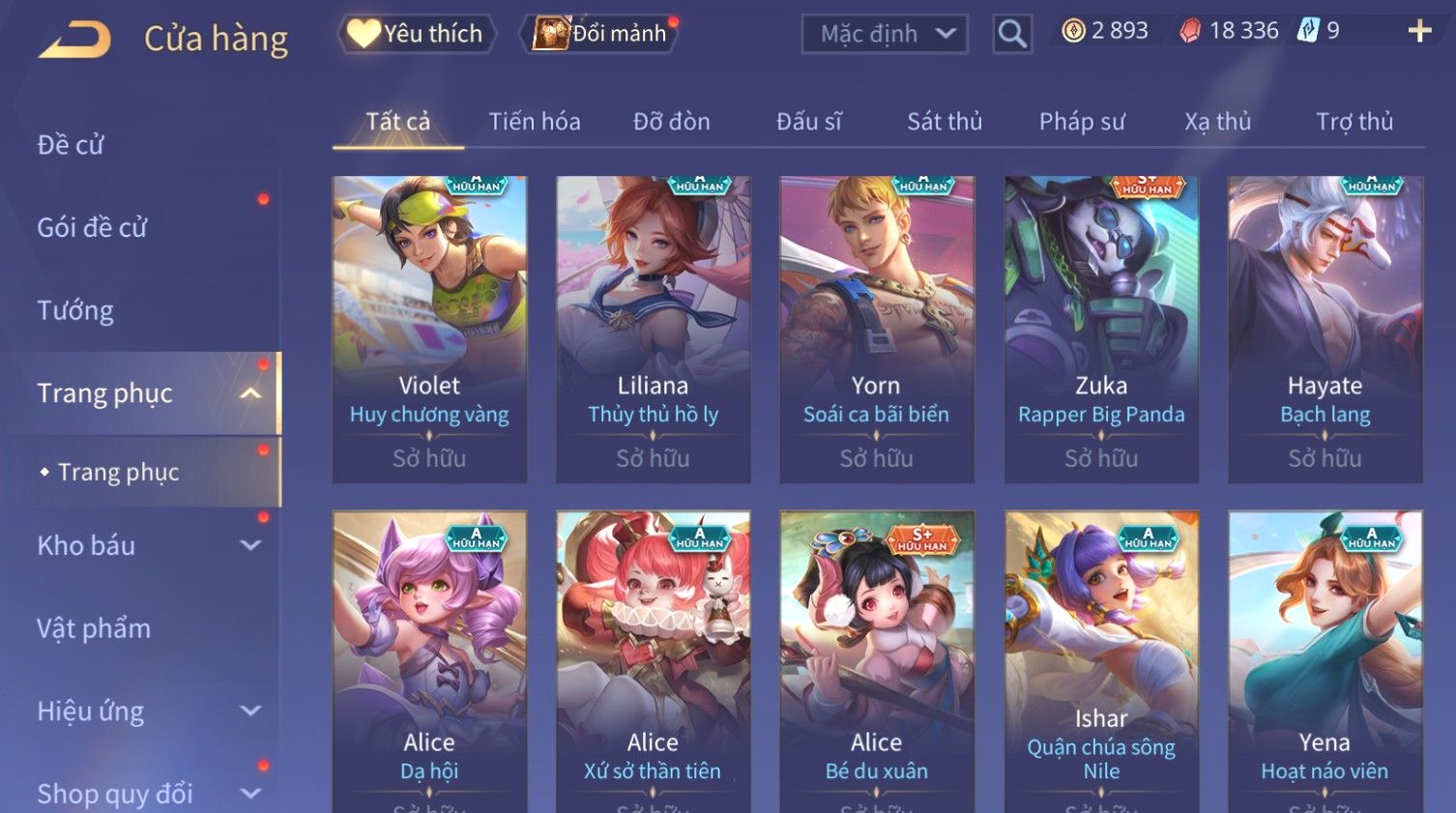Select the Sát thủ tab
The height and width of the screenshot is (813, 1456).
pos(944,122)
